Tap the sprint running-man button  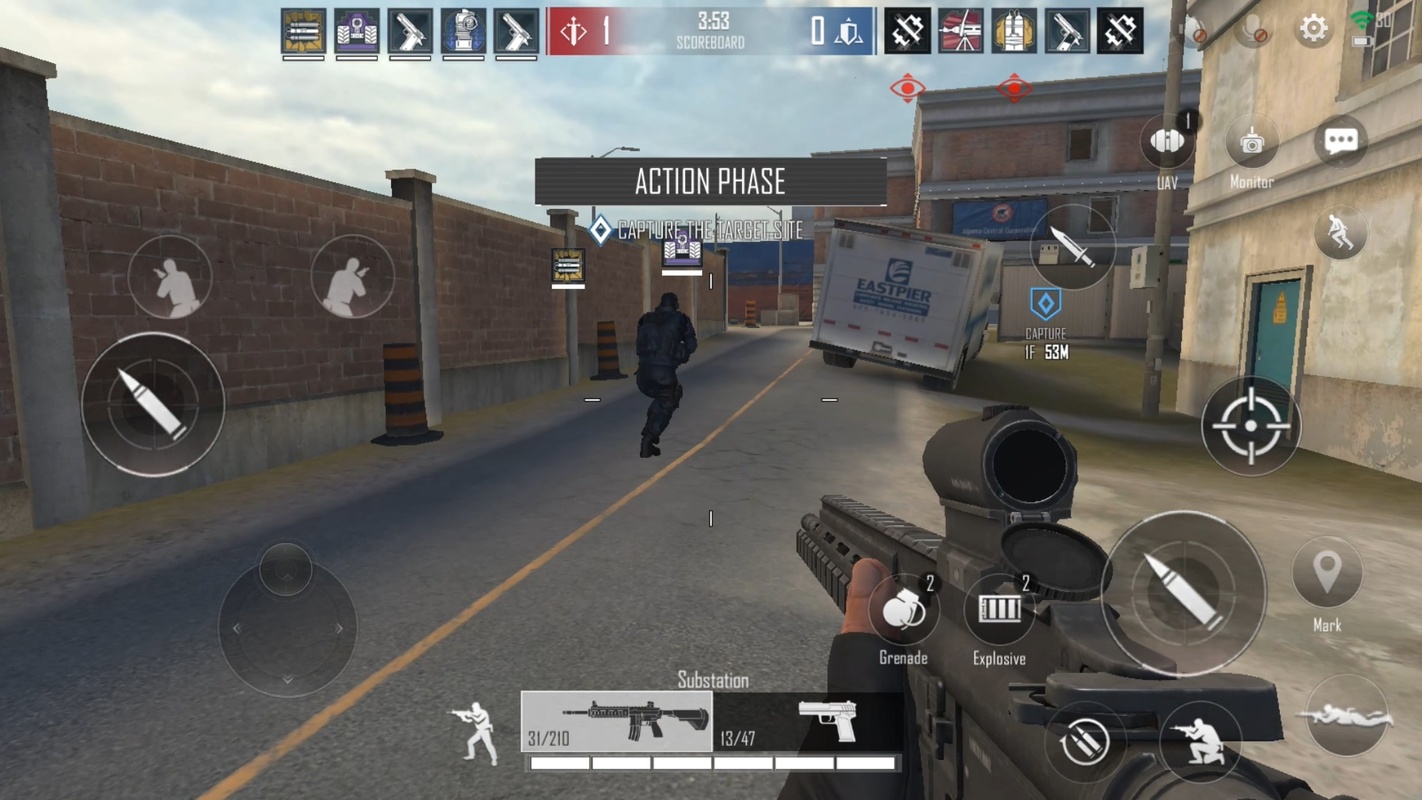click(x=1340, y=233)
